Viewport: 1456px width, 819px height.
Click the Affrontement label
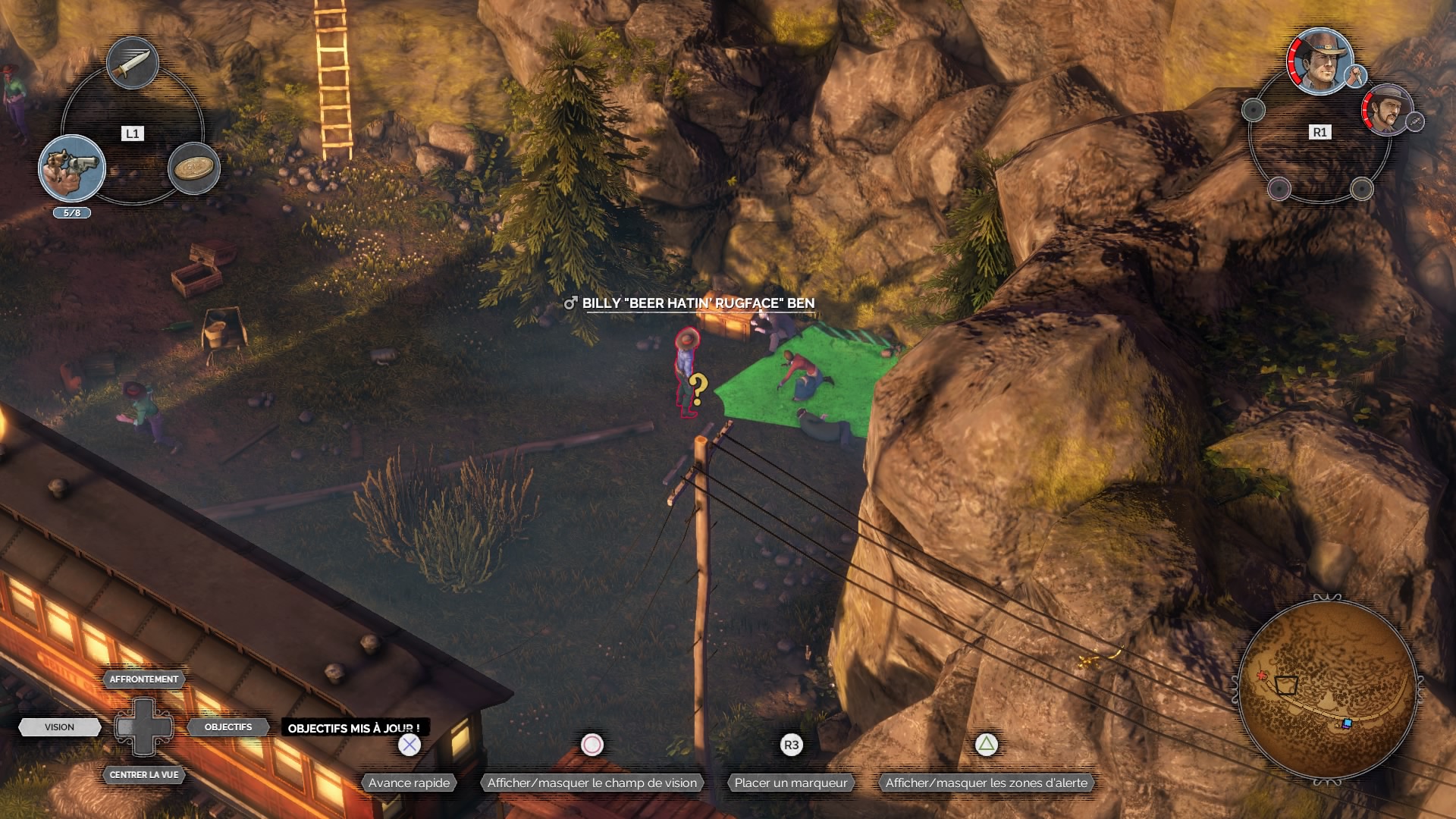point(143,679)
